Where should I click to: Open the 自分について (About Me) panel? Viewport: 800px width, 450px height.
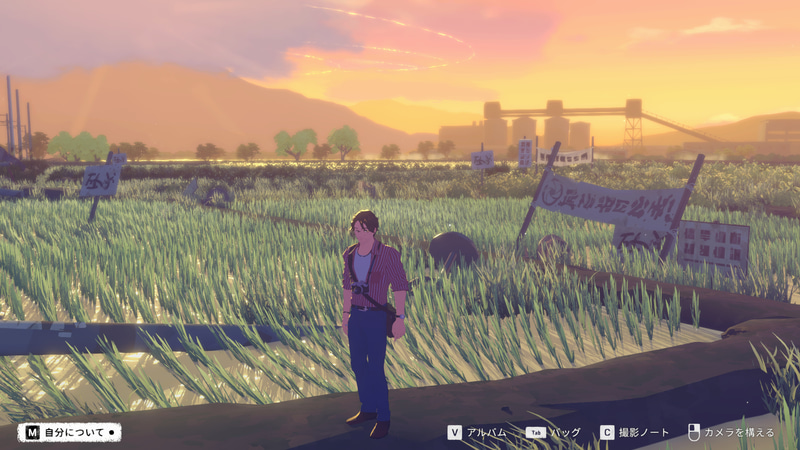[x=69, y=433]
